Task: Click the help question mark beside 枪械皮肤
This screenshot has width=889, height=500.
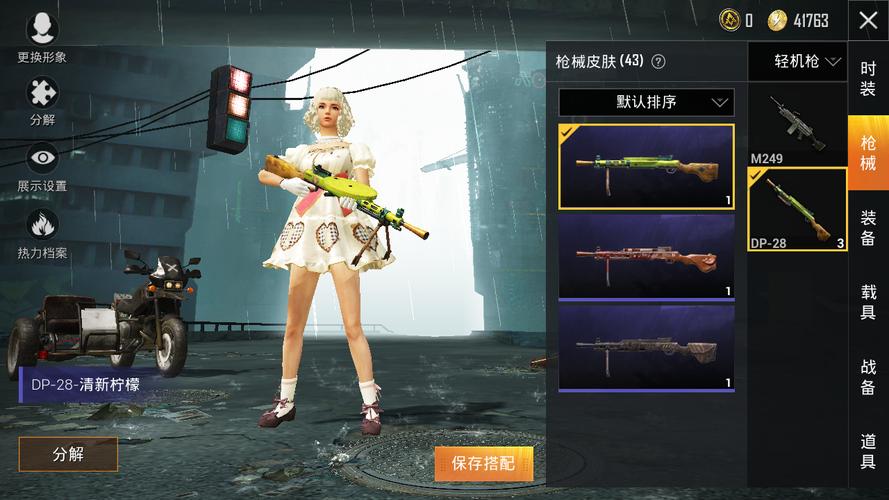Action: [658, 62]
